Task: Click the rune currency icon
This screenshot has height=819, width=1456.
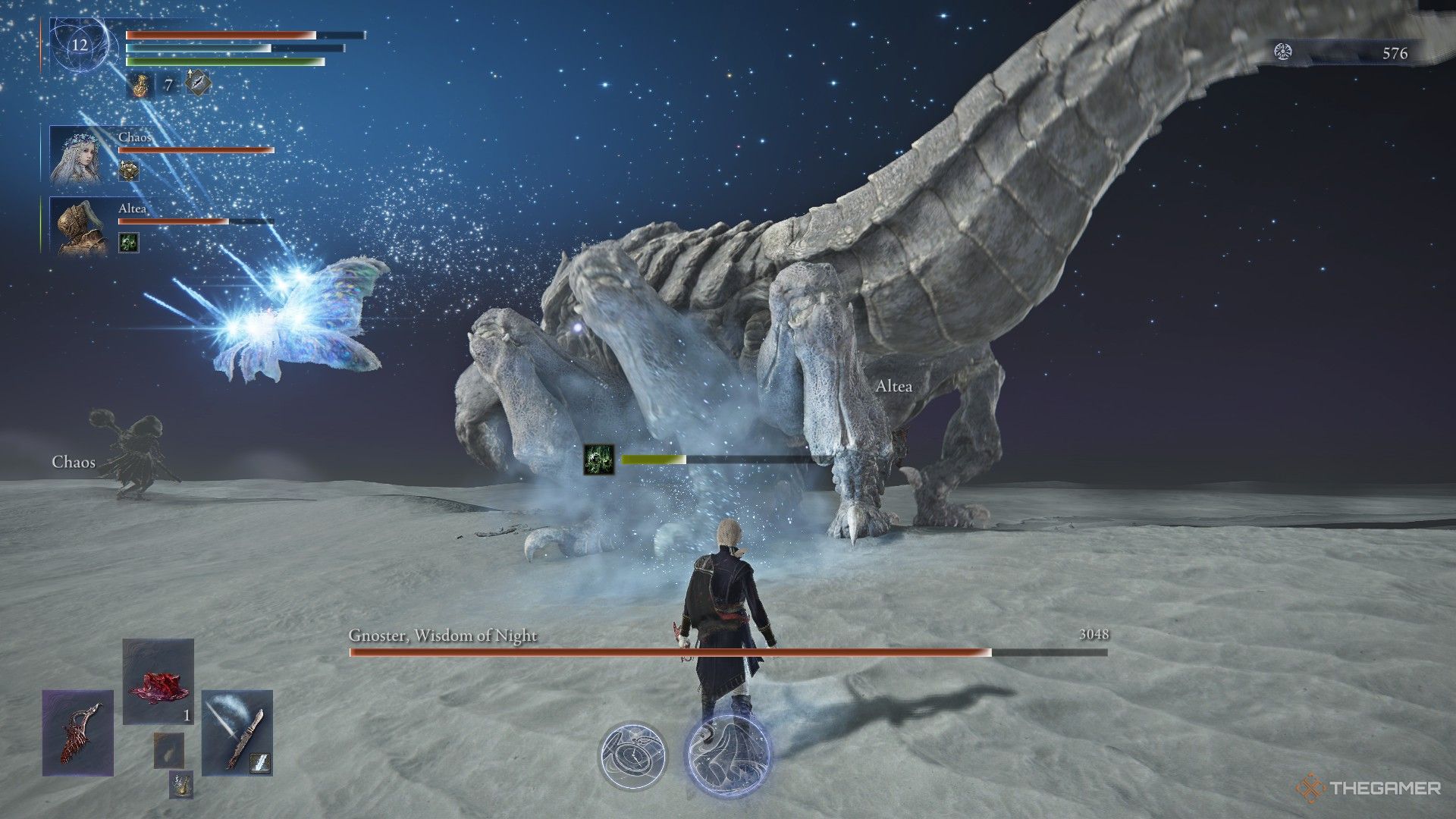Action: pyautogui.click(x=1283, y=52)
